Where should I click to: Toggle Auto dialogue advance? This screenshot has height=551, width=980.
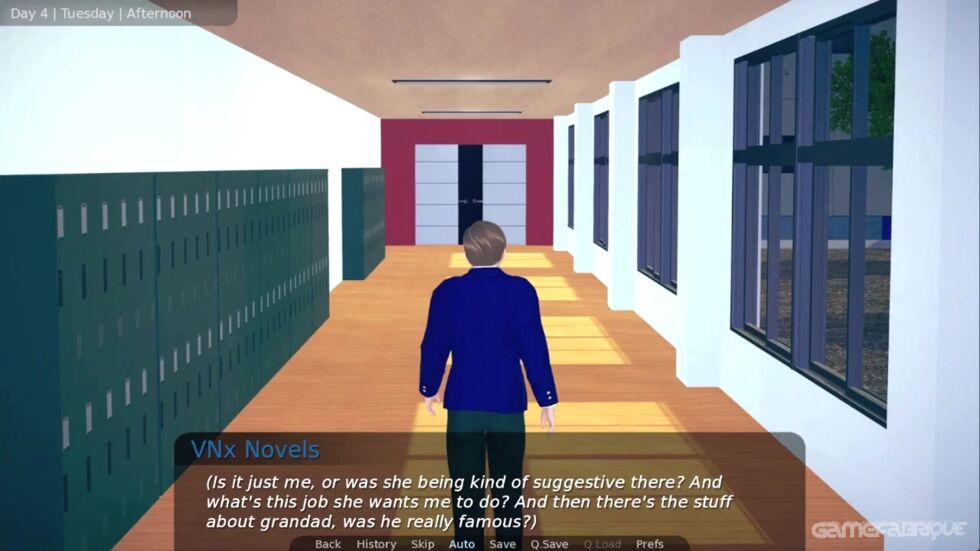461,544
